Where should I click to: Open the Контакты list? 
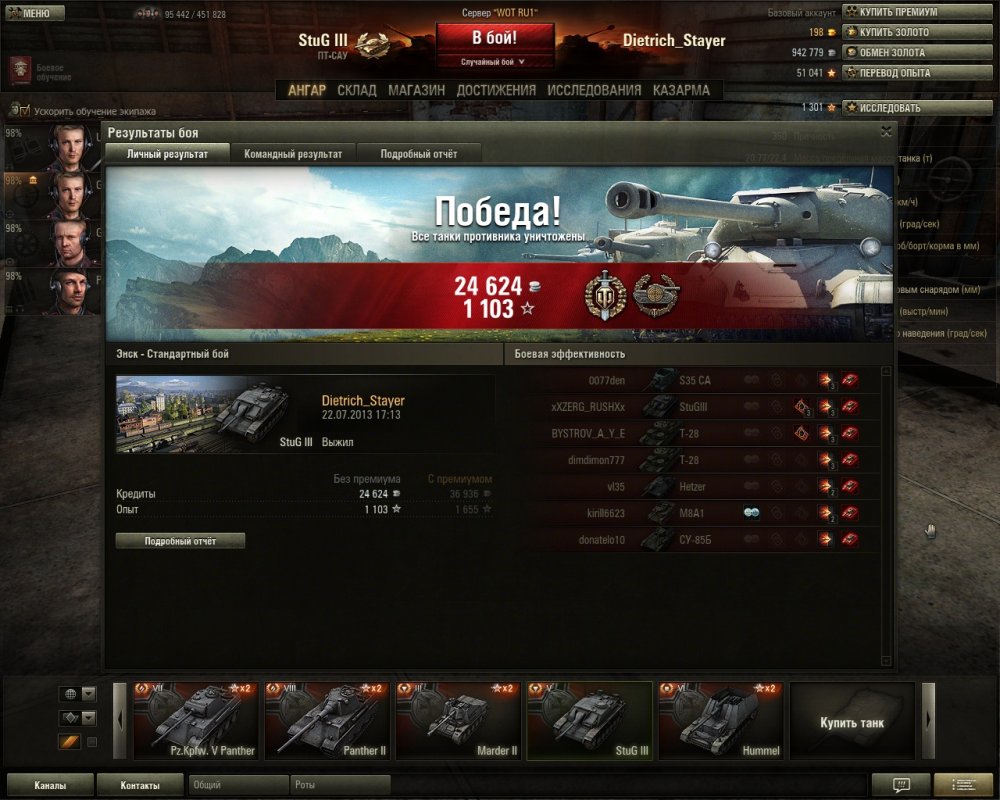tap(140, 786)
